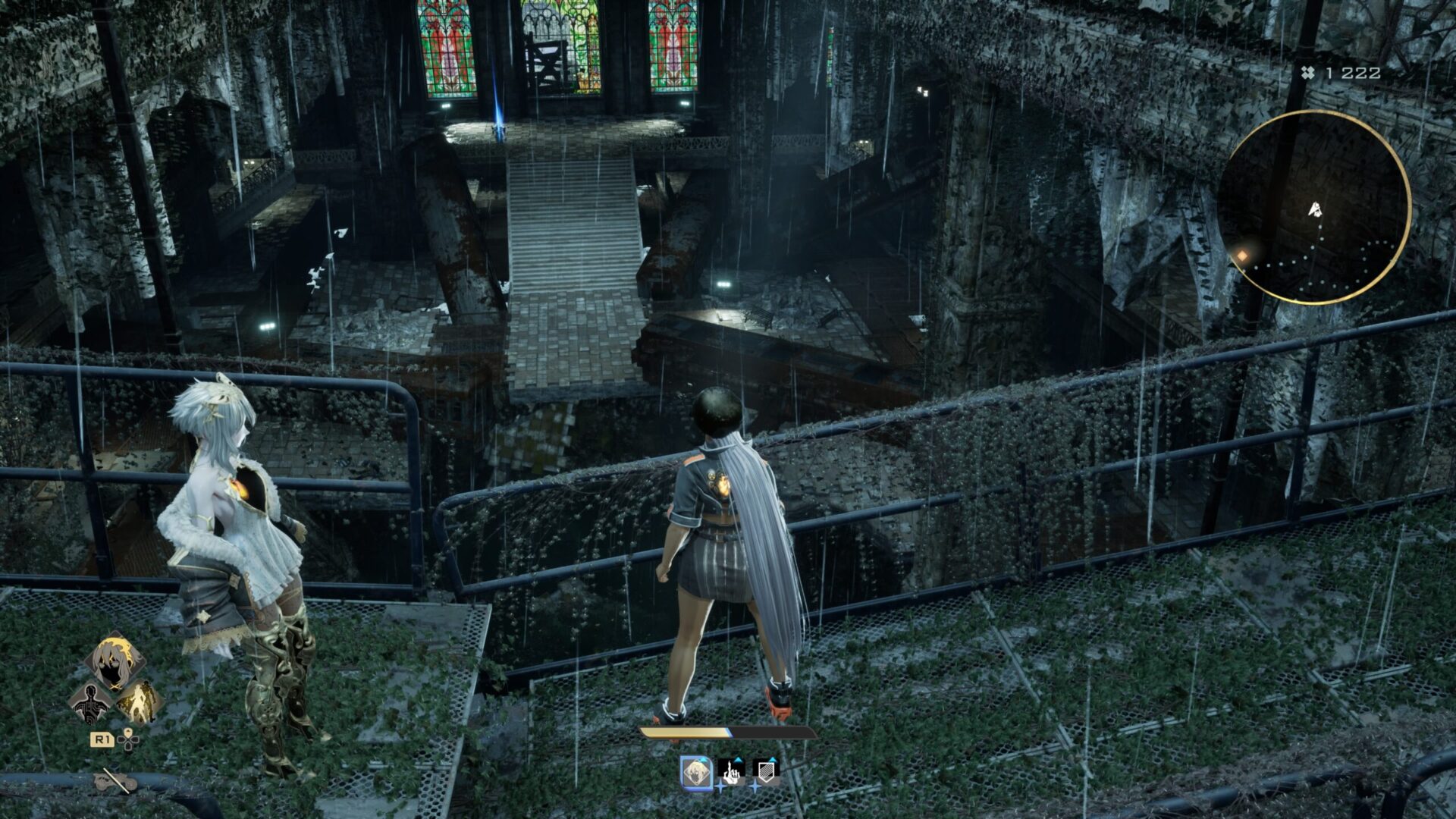
Task: Click the blue plus sparkle between skill slots
Action: click(x=720, y=786)
